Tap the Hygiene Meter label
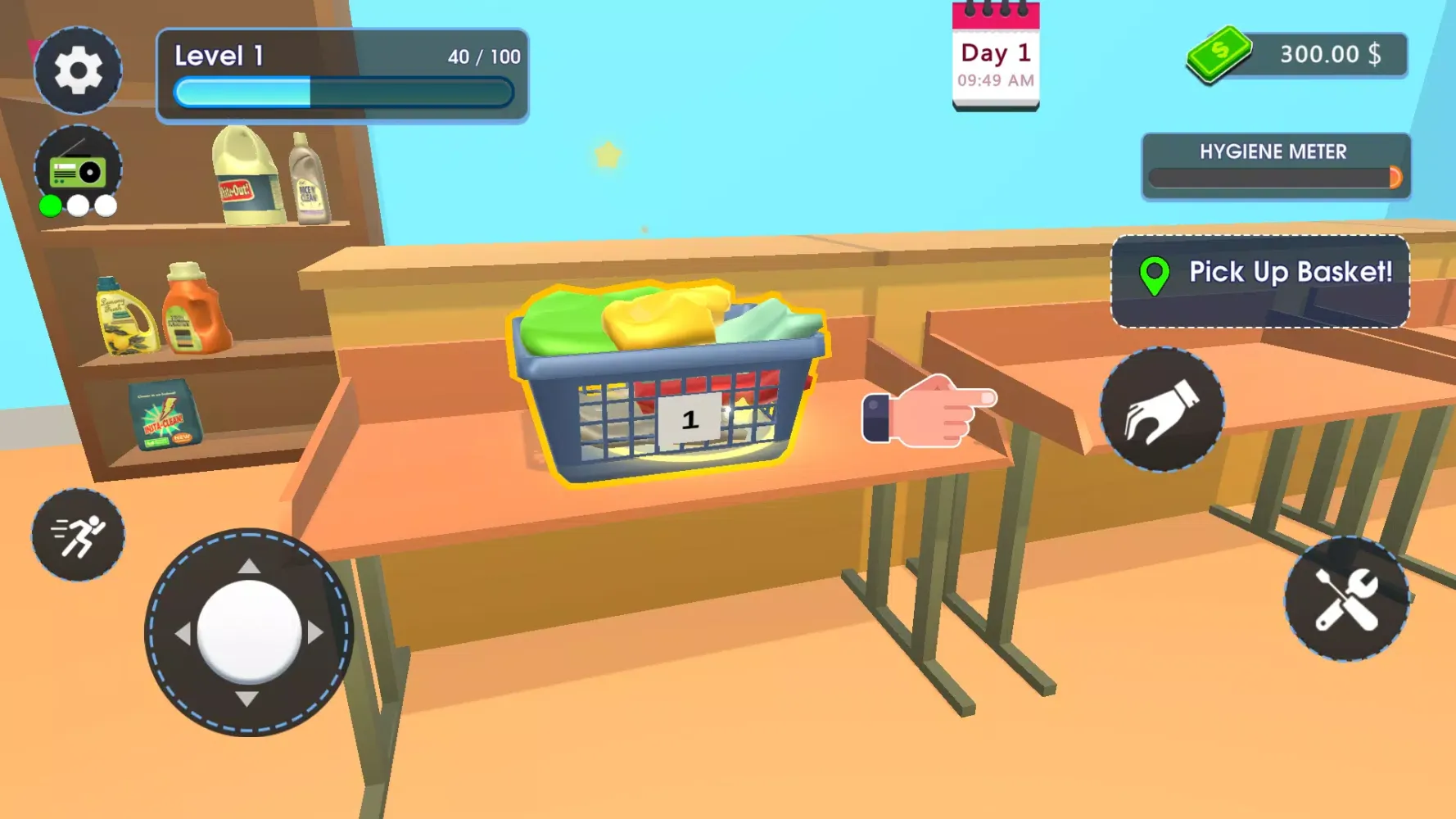 1273,152
